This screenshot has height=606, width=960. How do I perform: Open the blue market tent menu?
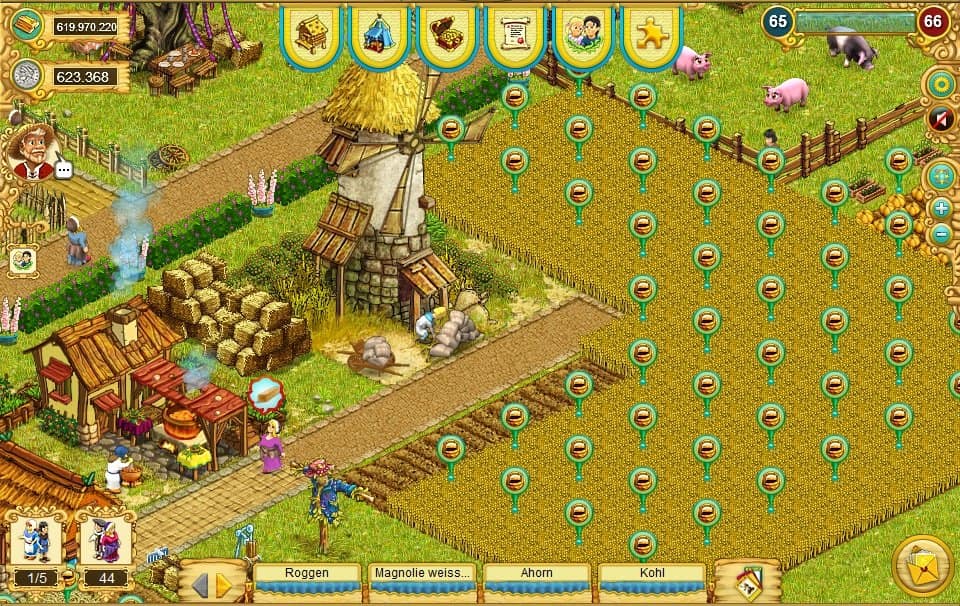pos(379,34)
